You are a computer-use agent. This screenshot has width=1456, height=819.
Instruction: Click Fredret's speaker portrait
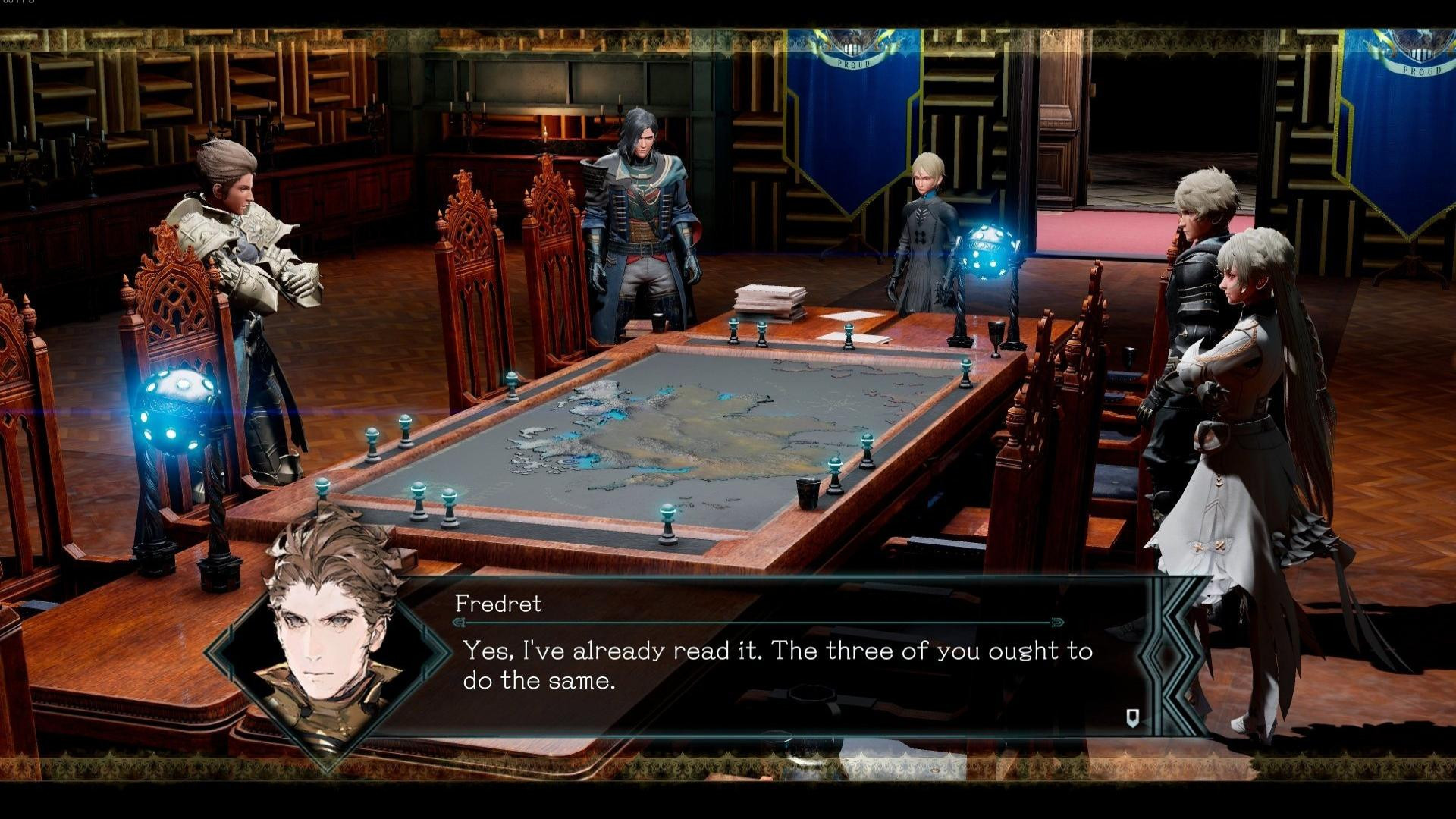tap(331, 637)
